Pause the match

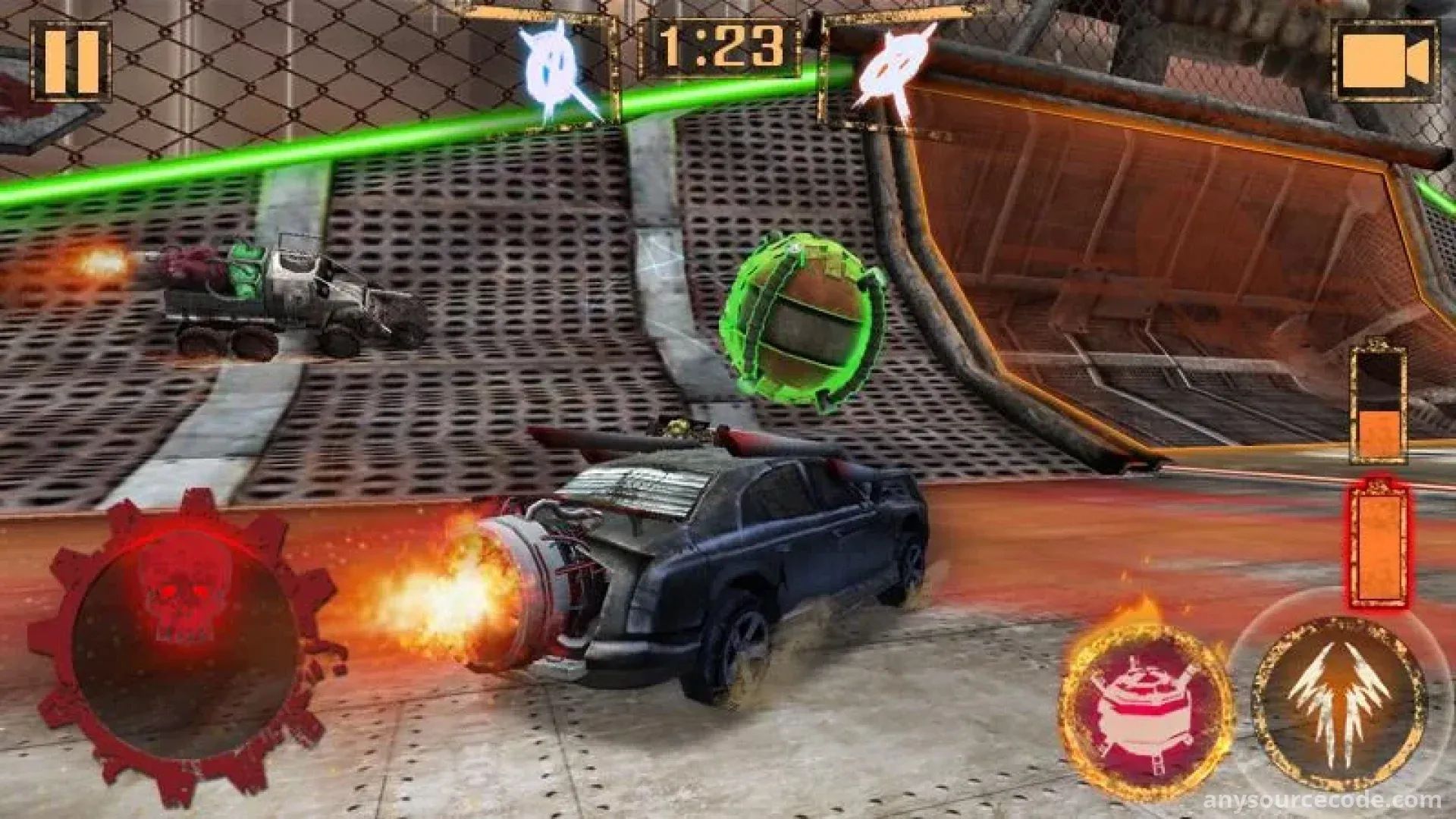coord(71,62)
